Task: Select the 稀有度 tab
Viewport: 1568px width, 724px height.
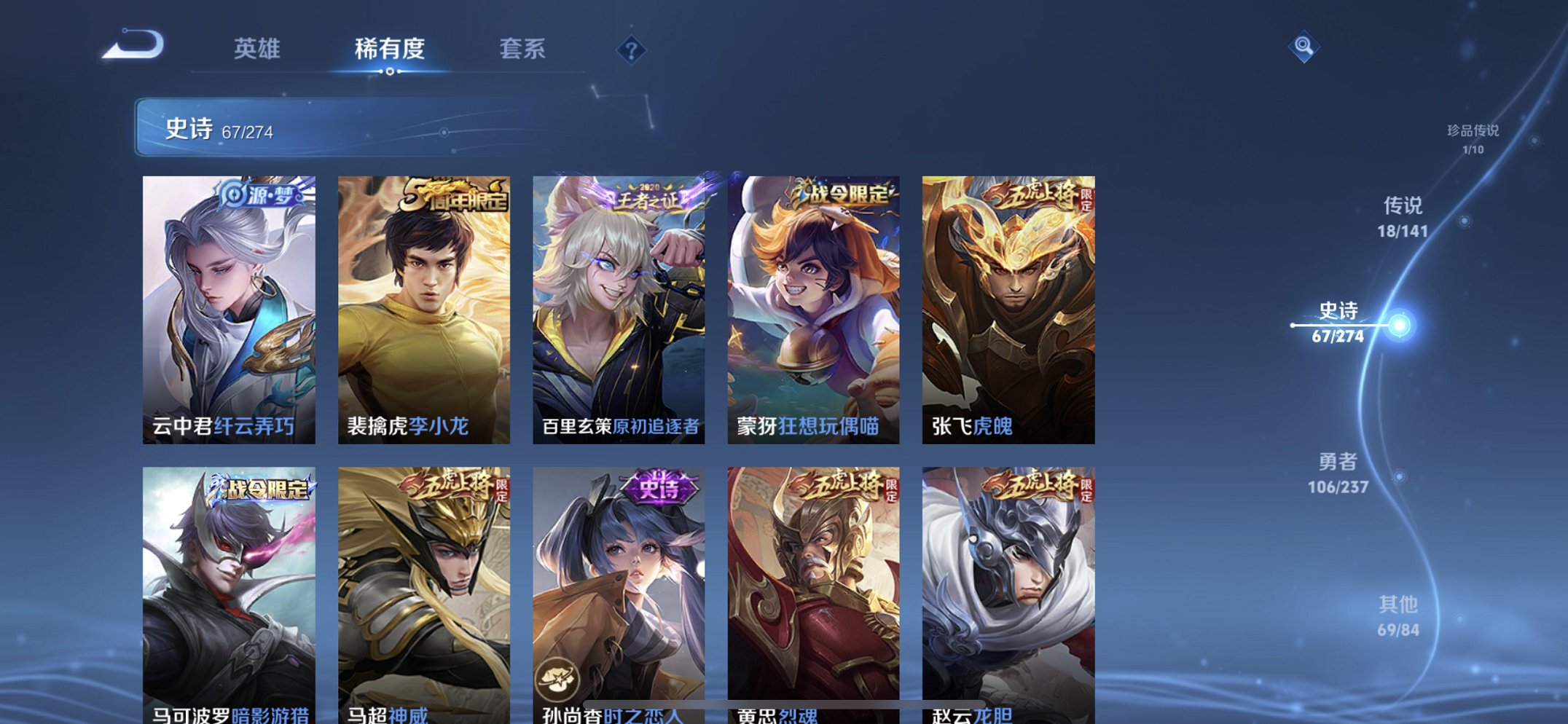Action: point(391,50)
